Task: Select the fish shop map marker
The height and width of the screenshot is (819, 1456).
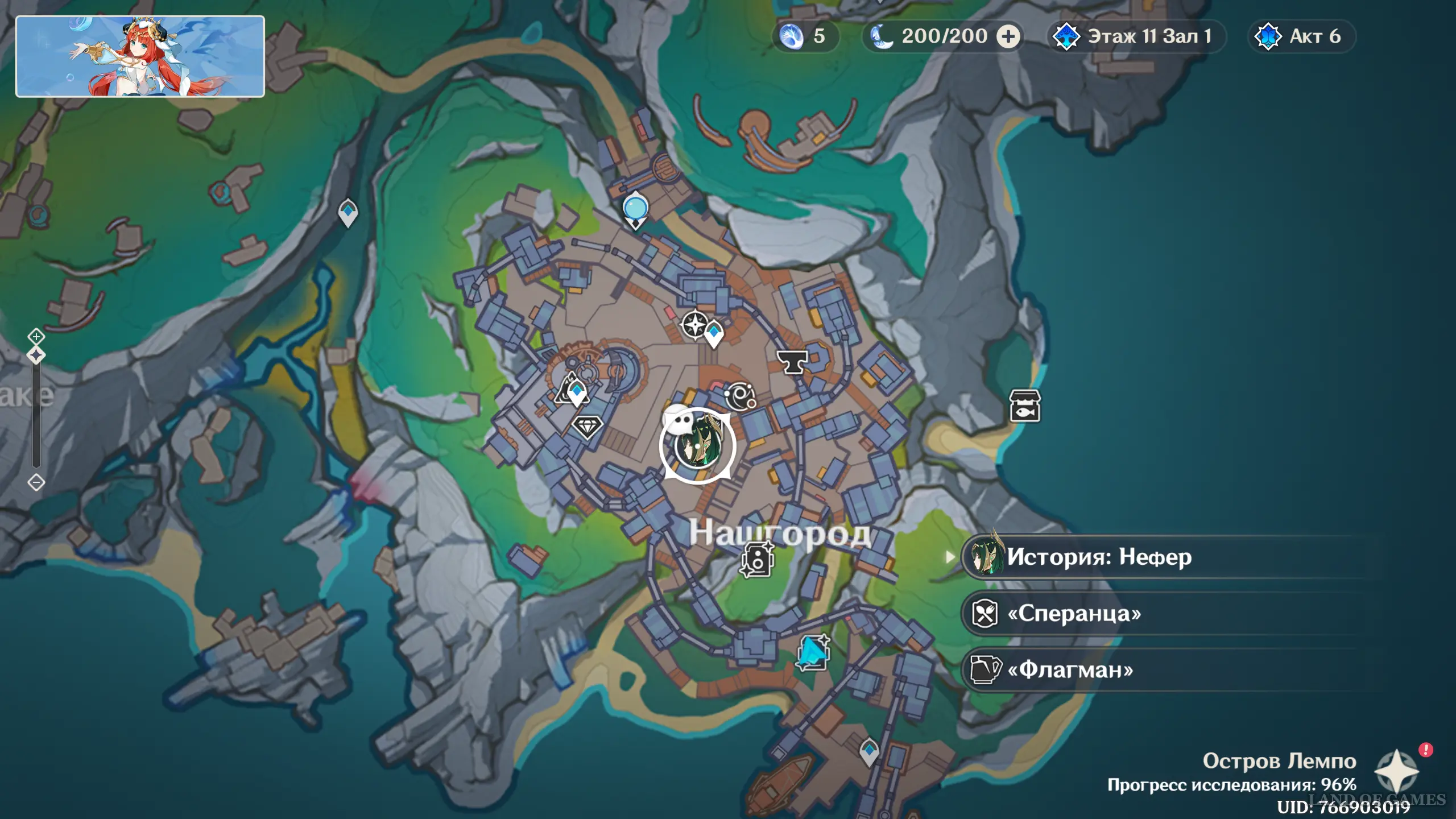Action: [1024, 406]
